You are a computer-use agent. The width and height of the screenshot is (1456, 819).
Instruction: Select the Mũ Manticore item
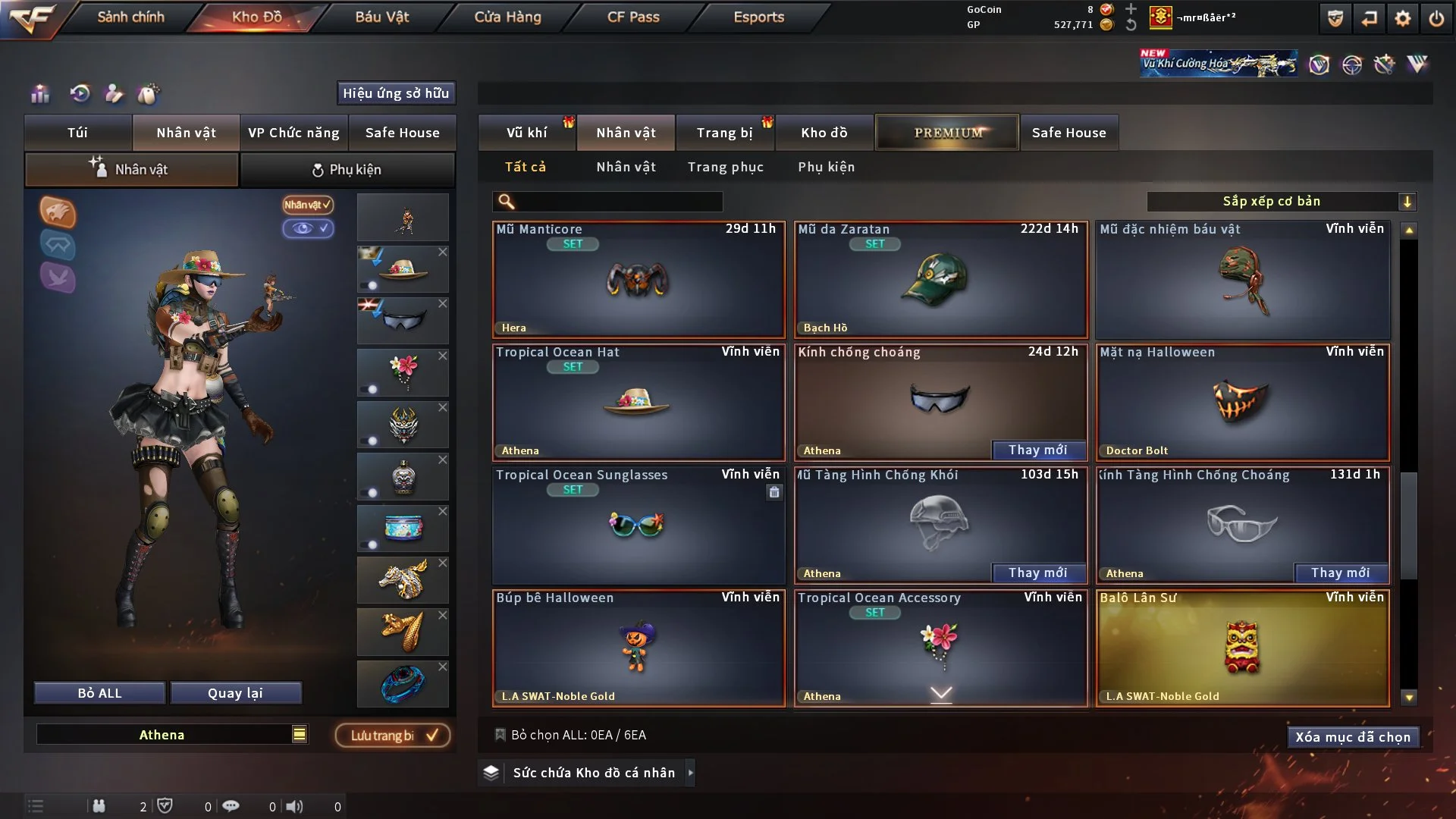(639, 280)
